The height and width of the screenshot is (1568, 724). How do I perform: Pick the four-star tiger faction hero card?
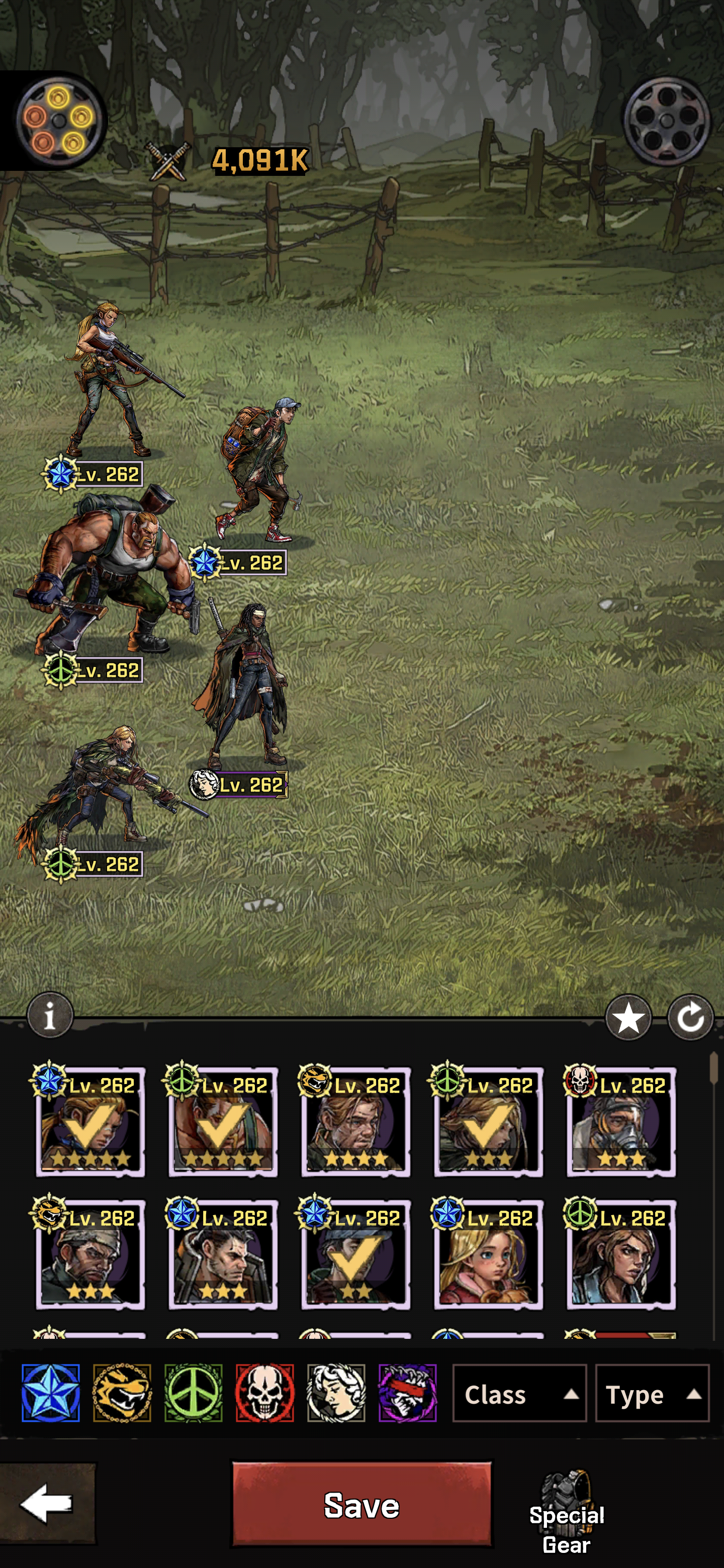coord(355,1123)
